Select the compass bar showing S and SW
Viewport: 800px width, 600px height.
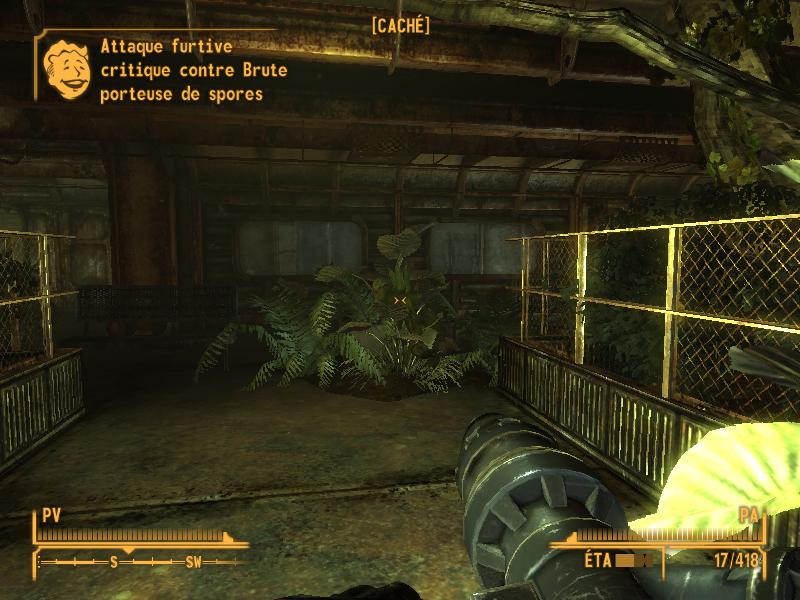tap(140, 562)
